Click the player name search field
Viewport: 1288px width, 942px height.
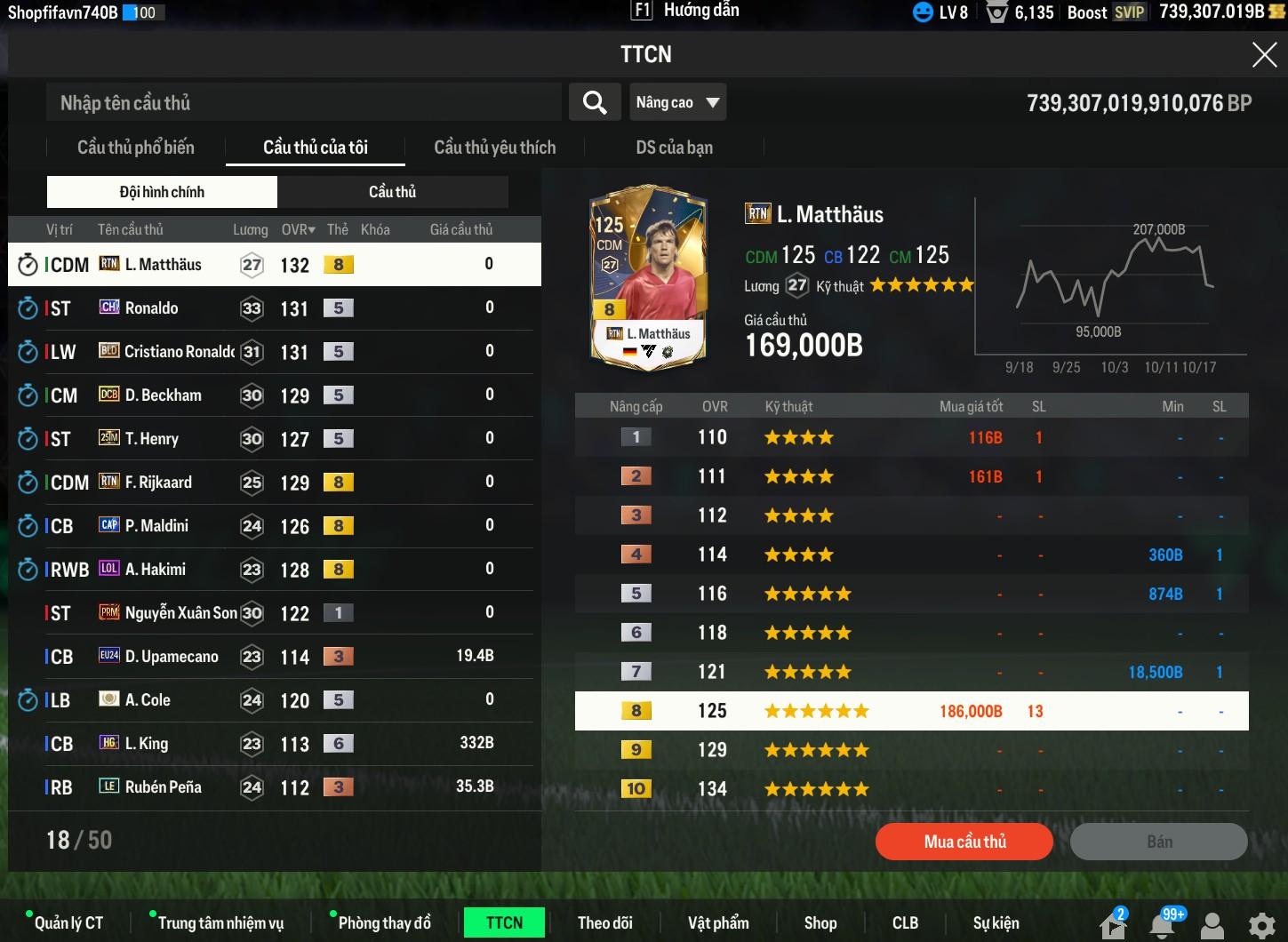tap(302, 103)
